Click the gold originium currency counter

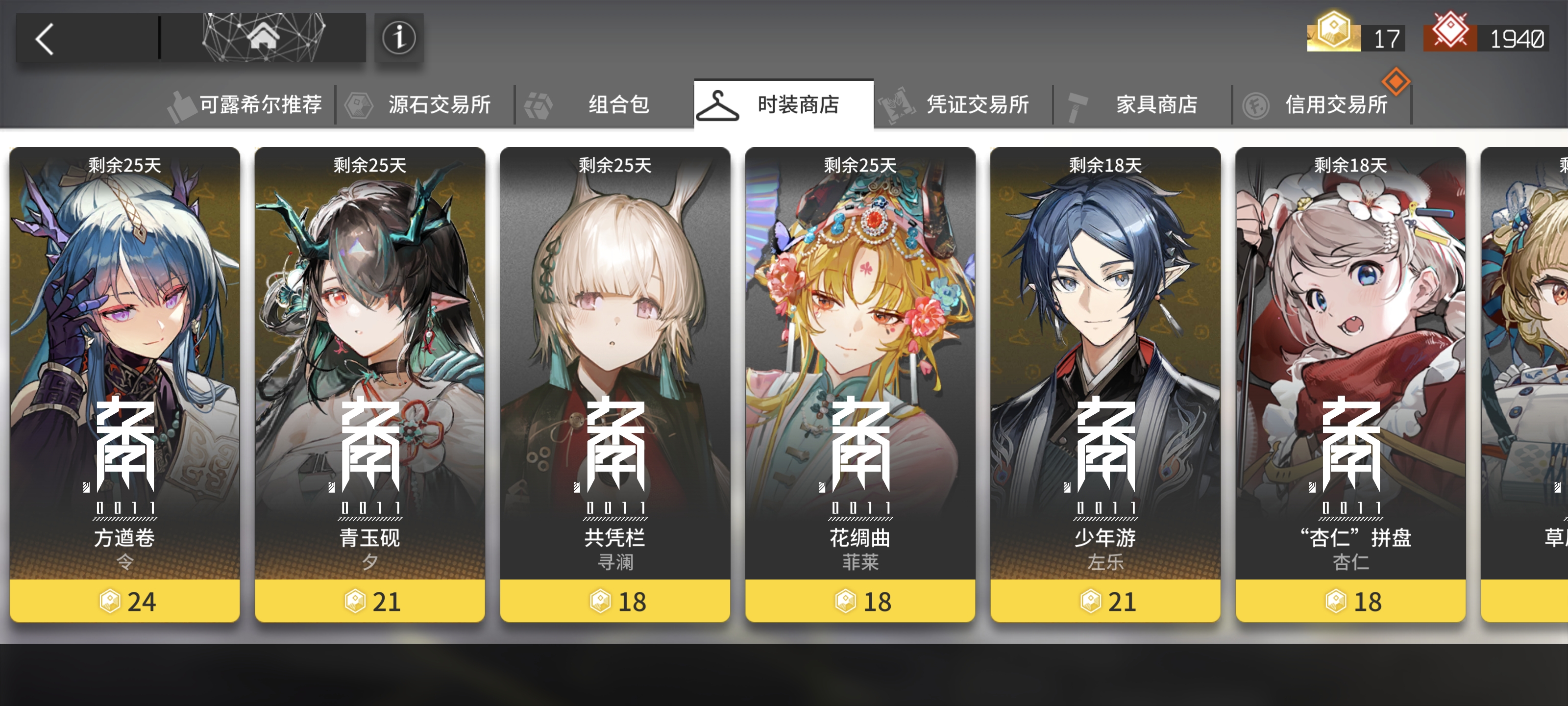[x=1356, y=38]
